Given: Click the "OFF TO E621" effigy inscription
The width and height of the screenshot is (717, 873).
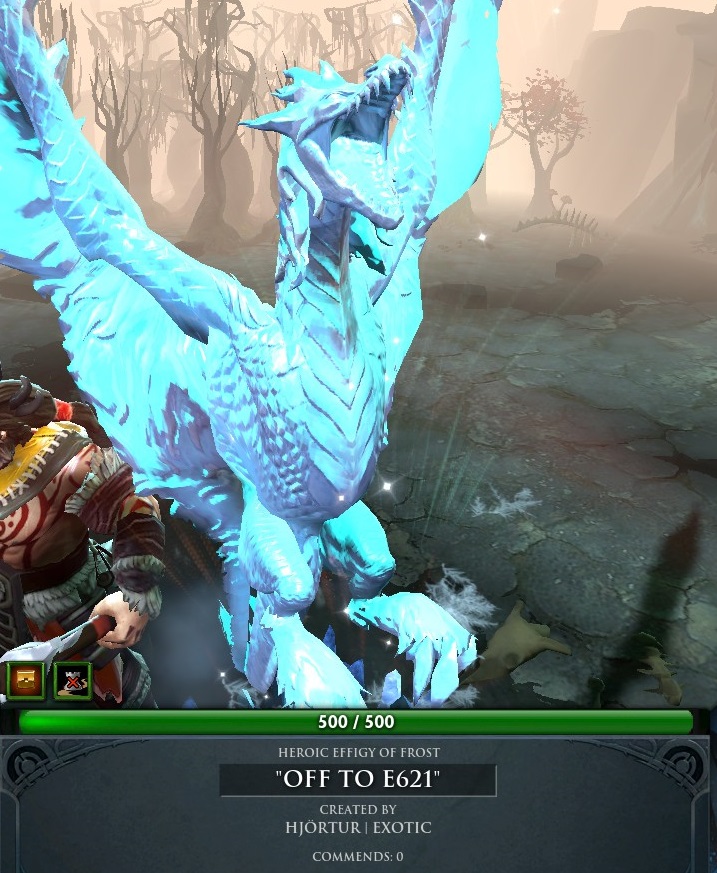Looking at the screenshot, I should point(357,780).
